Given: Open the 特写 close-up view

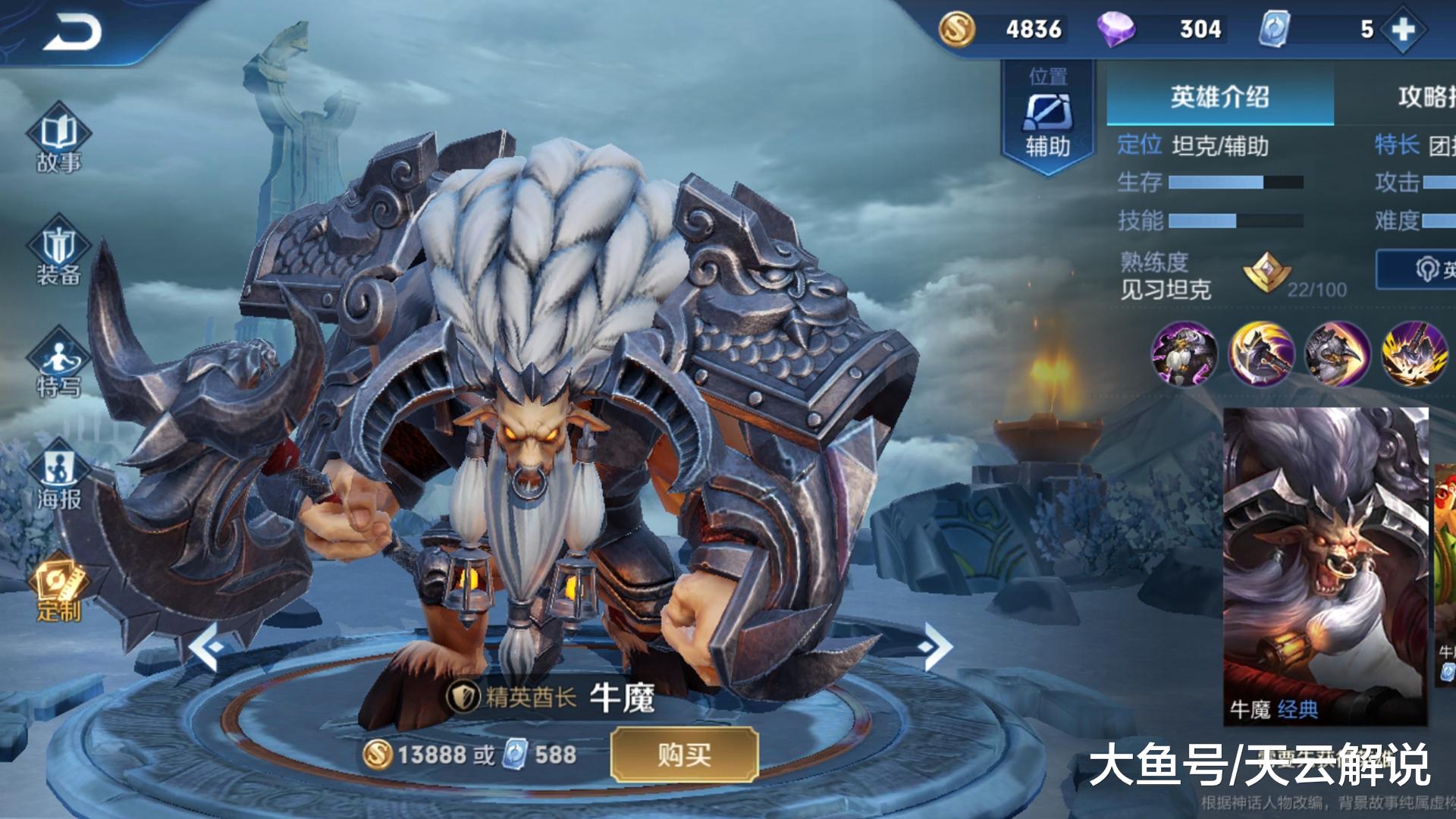Looking at the screenshot, I should click(x=58, y=364).
